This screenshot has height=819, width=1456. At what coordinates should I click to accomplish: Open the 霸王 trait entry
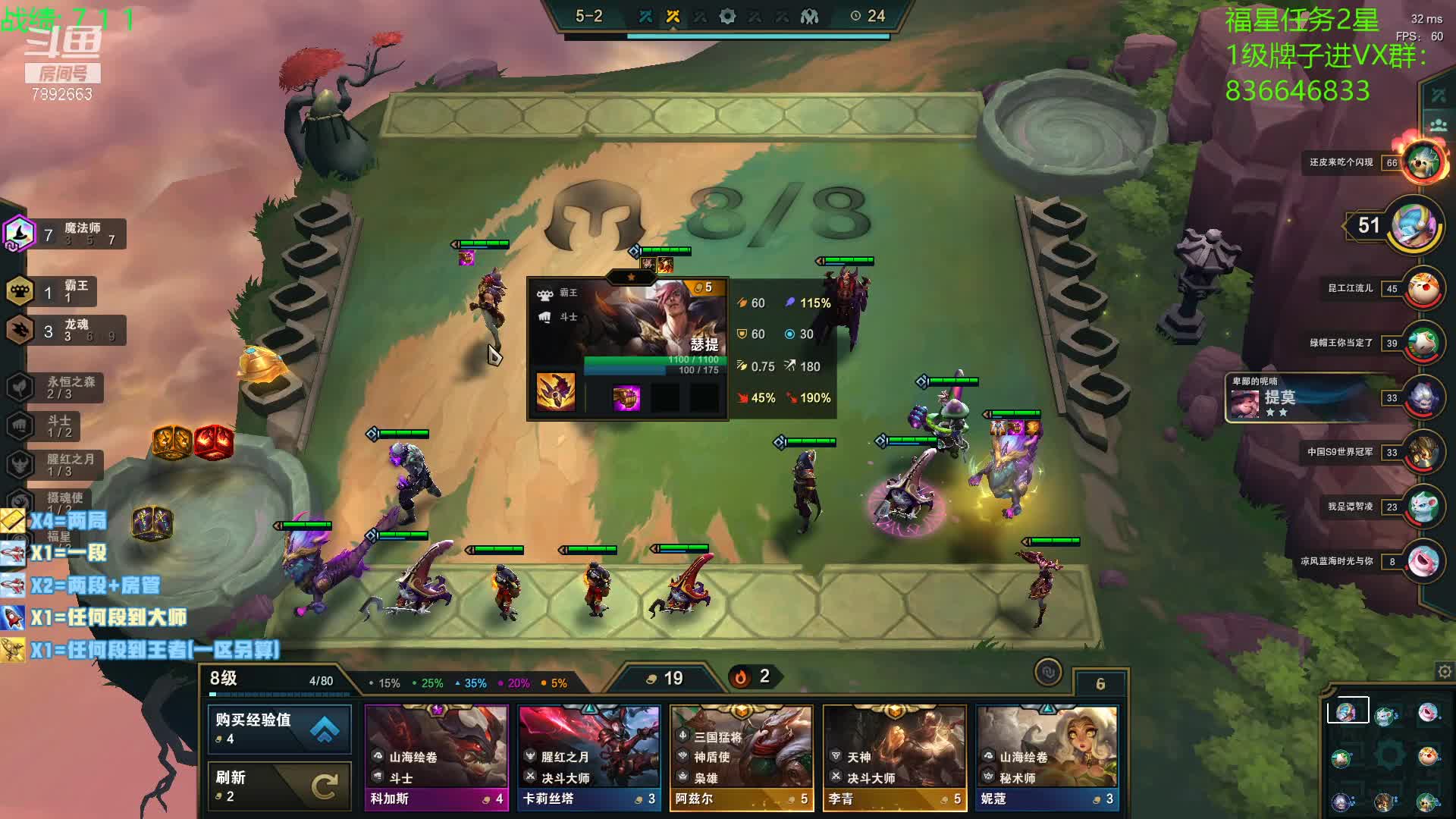(53, 291)
